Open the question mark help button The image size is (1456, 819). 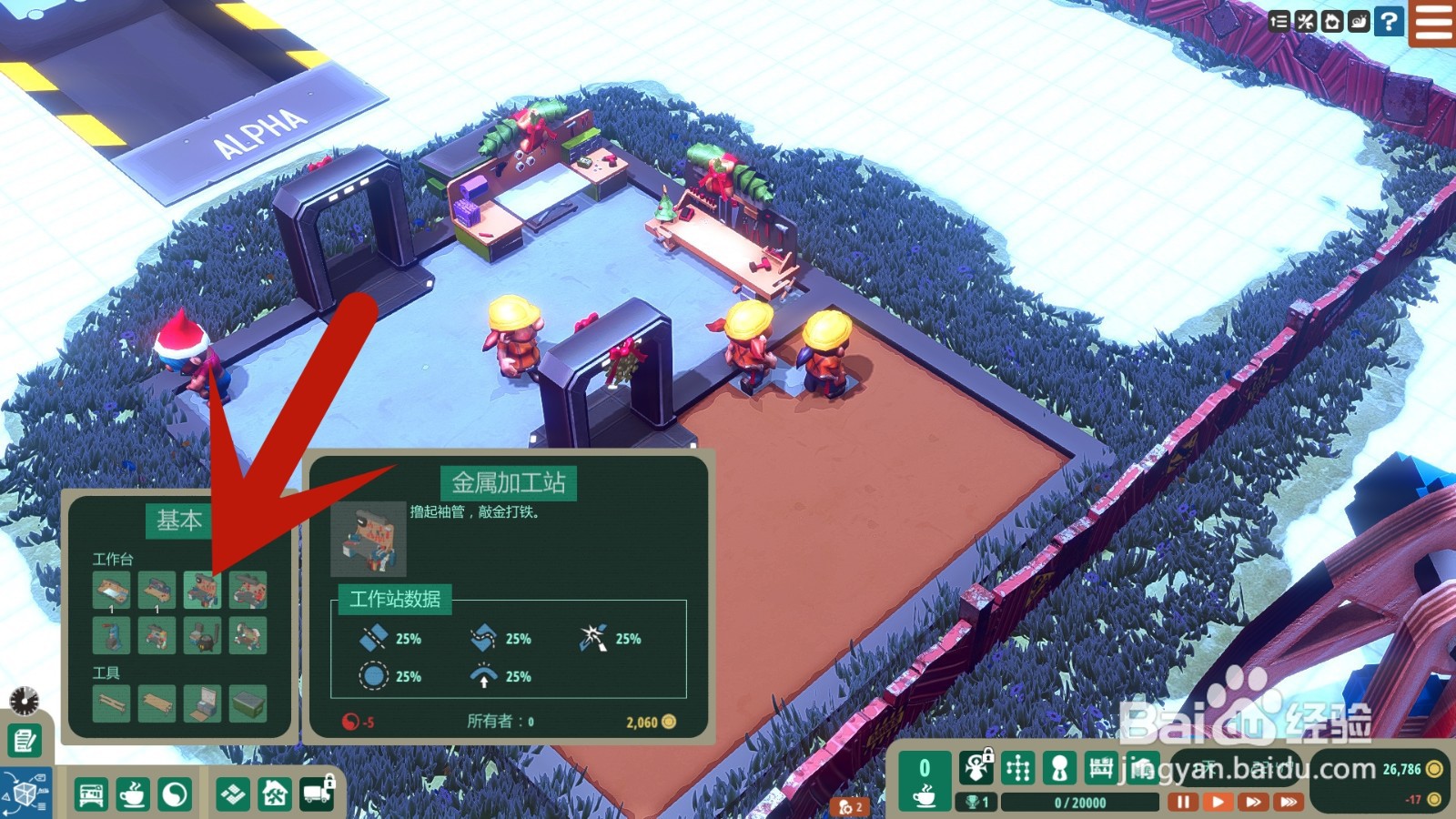click(x=1389, y=21)
